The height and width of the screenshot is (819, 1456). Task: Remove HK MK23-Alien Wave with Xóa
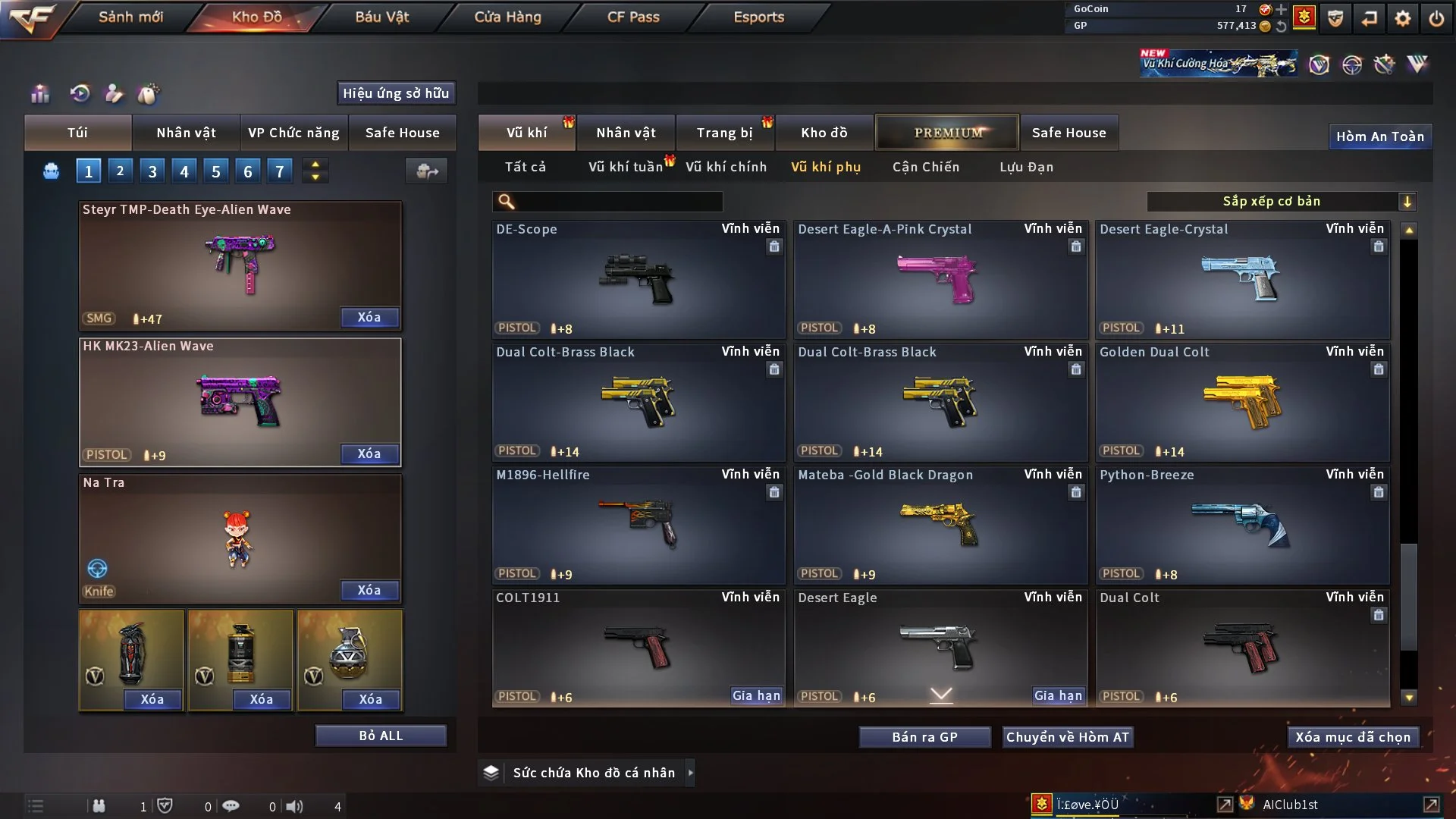tap(369, 453)
